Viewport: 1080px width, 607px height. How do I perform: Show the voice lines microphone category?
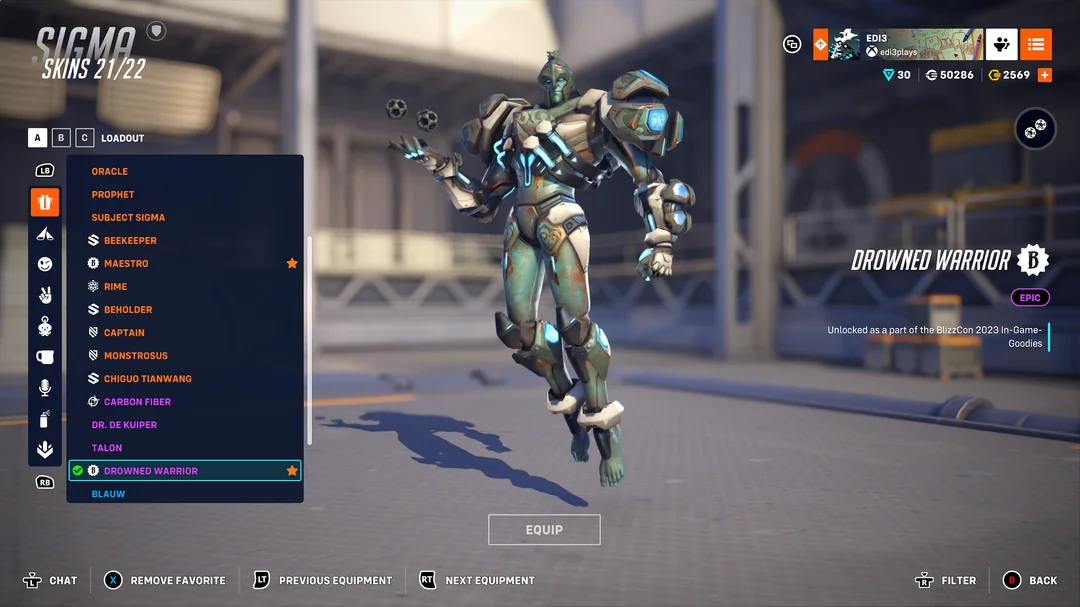45,388
